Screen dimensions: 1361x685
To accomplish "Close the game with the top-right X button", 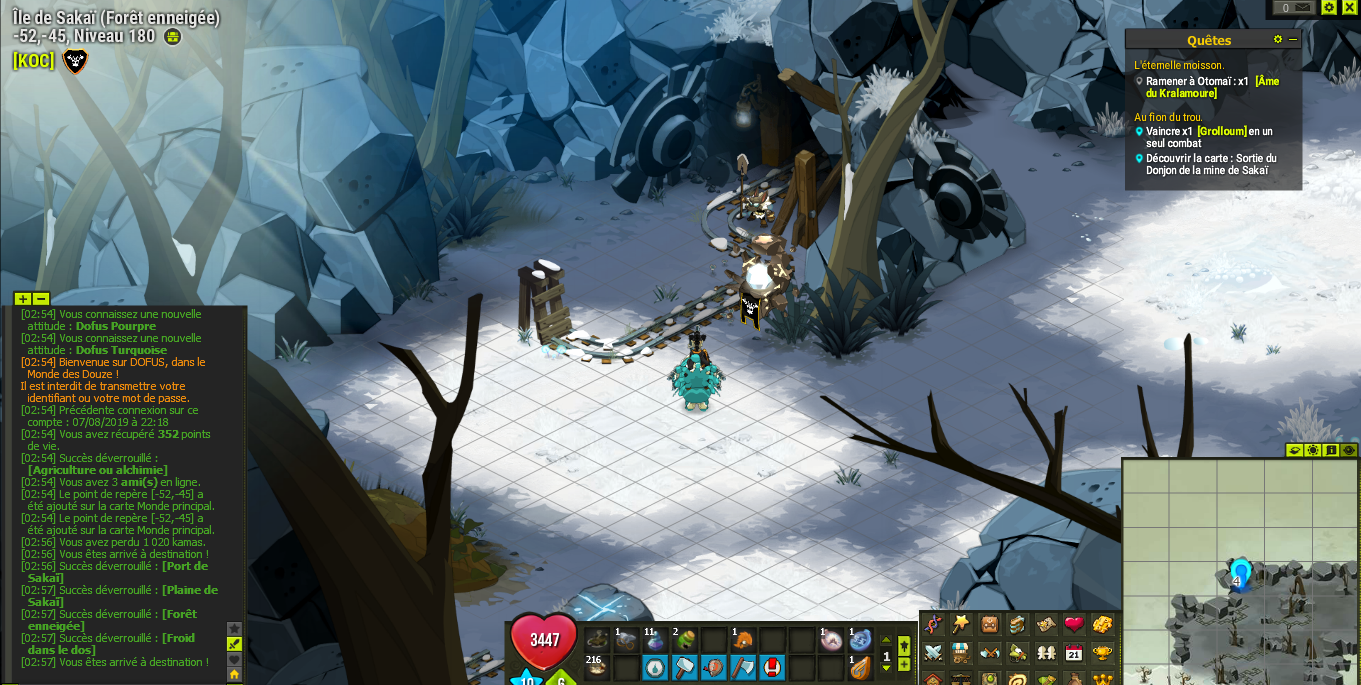I will pyautogui.click(x=1349, y=7).
